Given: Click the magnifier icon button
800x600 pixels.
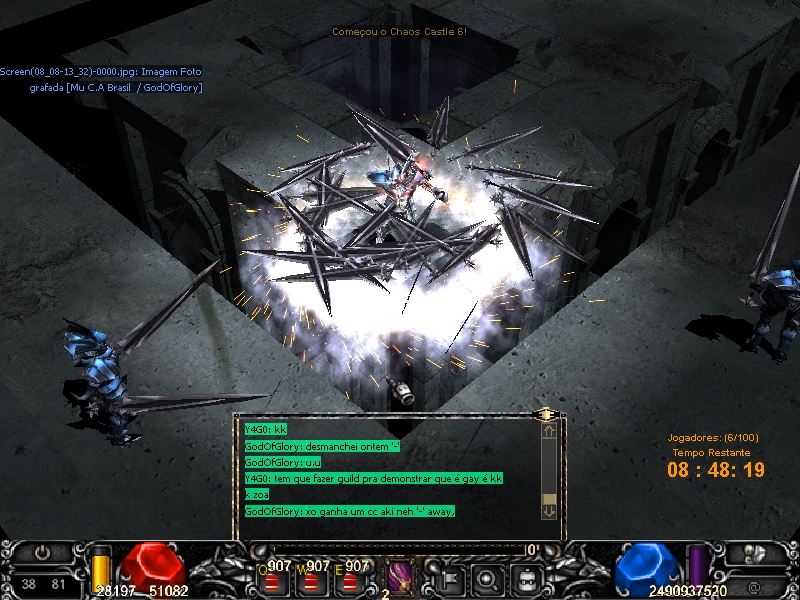Looking at the screenshot, I should pos(486,576).
